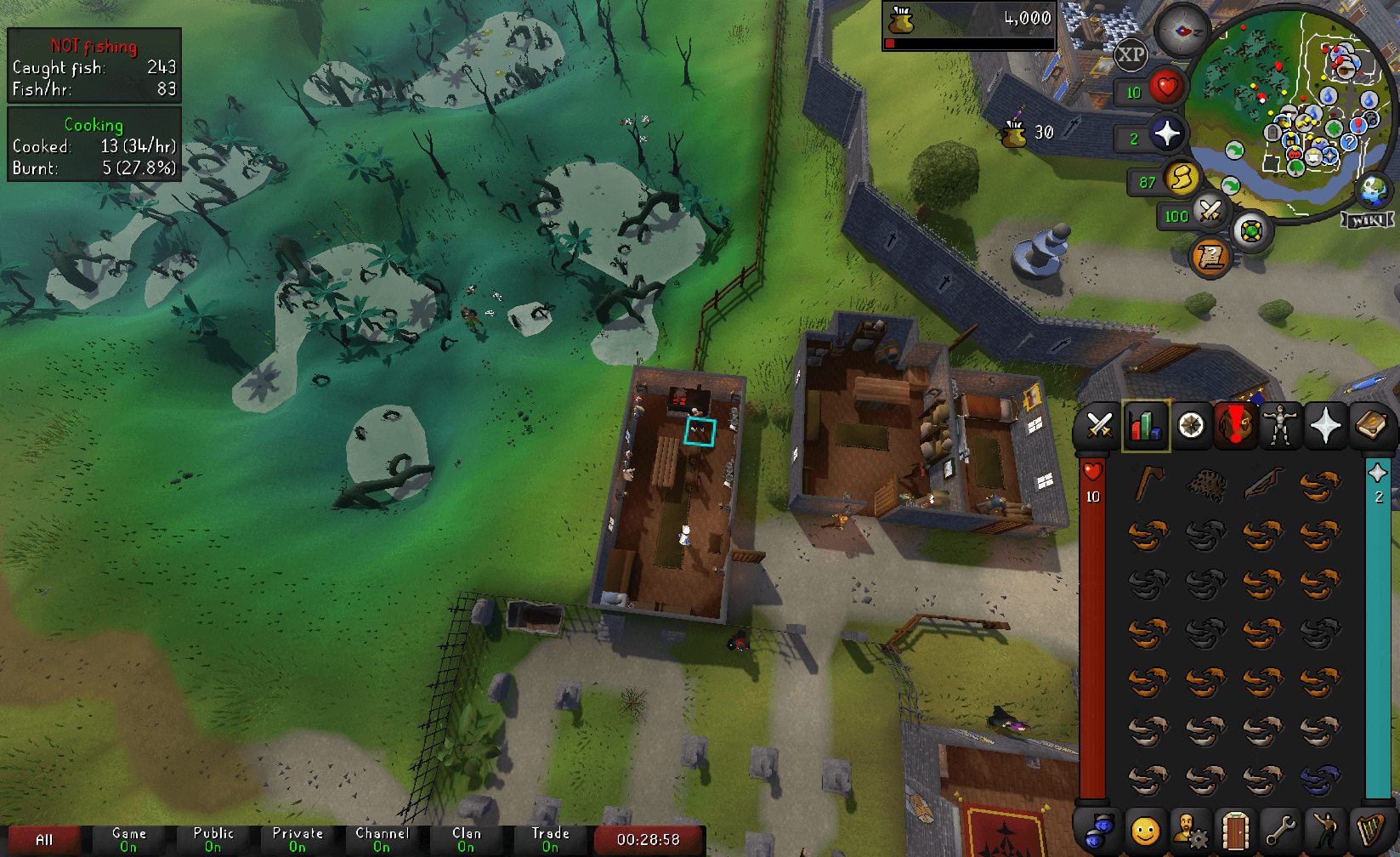The height and width of the screenshot is (857, 1400).
Task: Select the All chat tab
Action: (x=44, y=839)
